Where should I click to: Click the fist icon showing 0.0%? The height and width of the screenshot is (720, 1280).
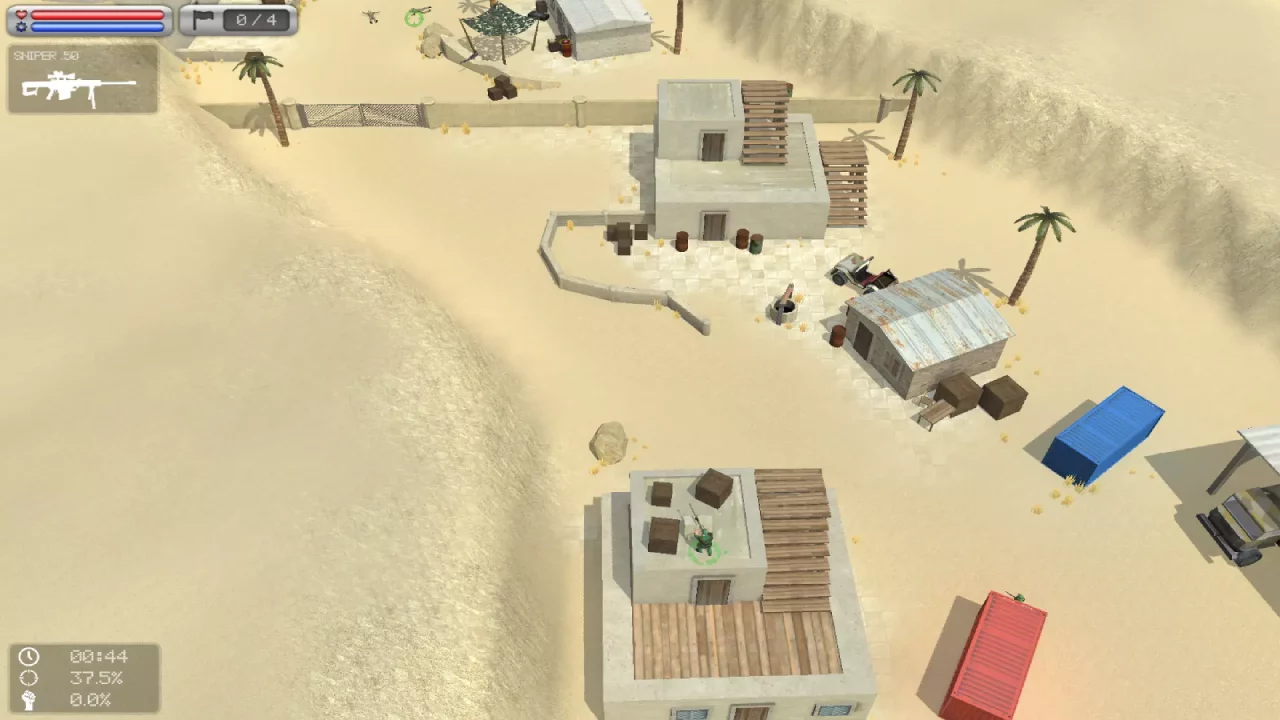[x=29, y=702]
